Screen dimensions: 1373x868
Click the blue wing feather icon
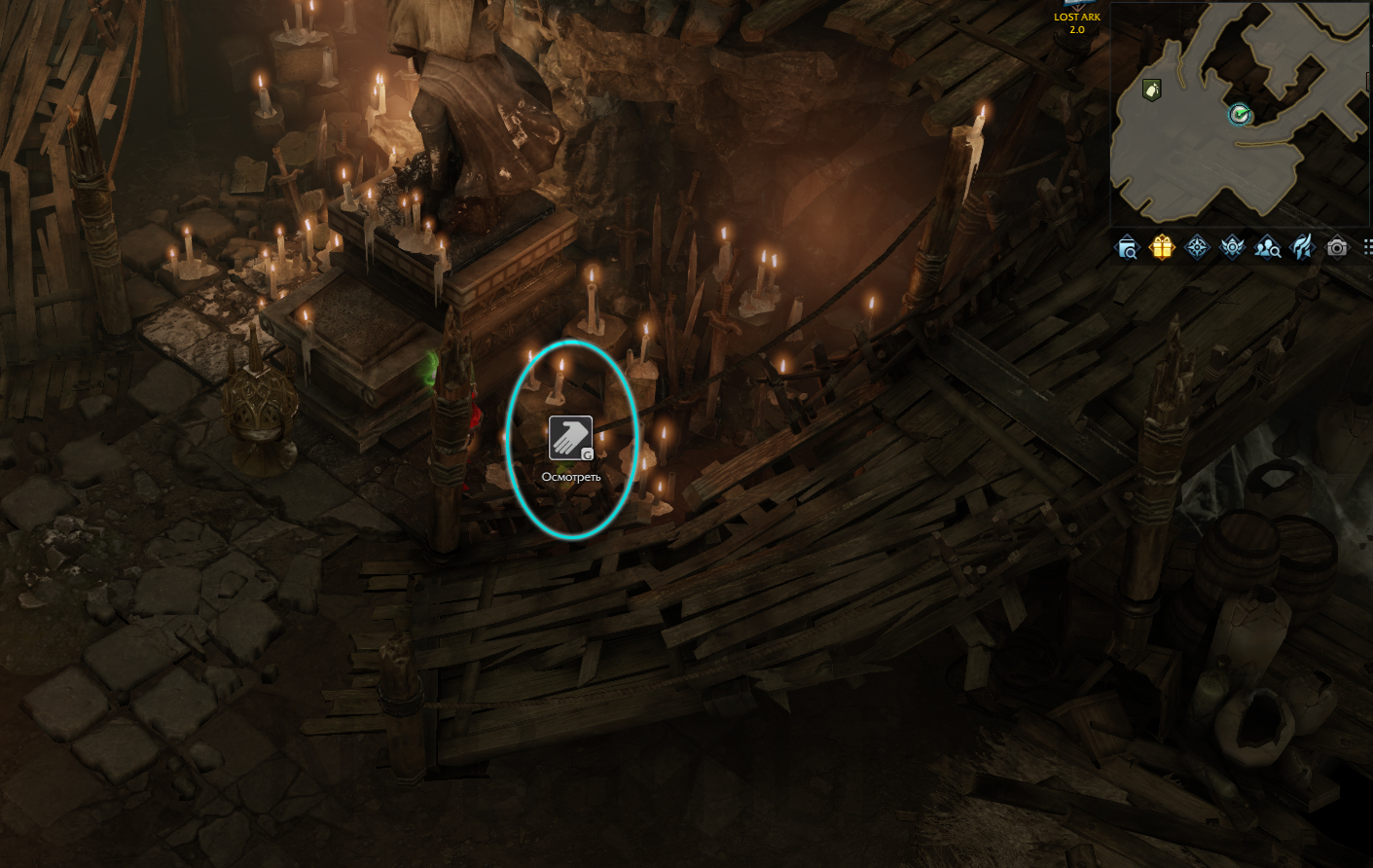1302,247
